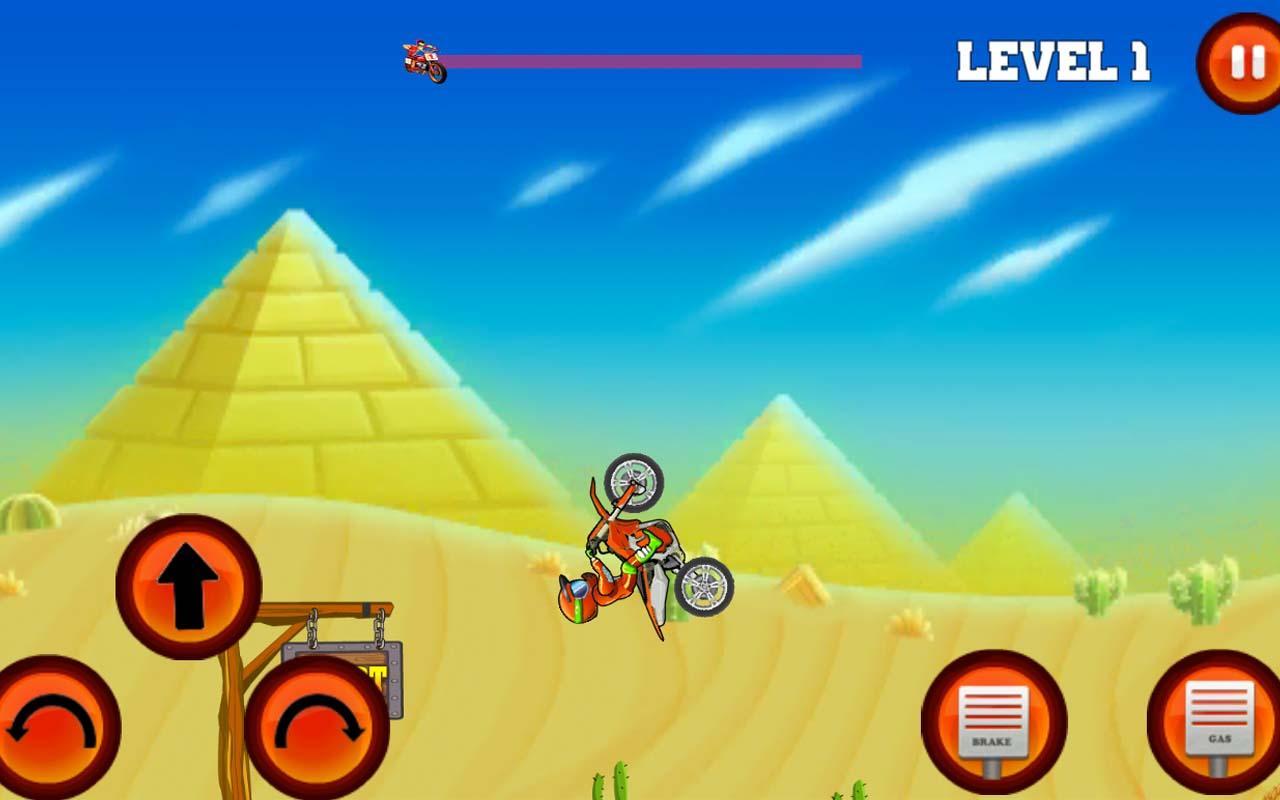Image resolution: width=1280 pixels, height=800 pixels.
Task: Click the LEVEL 1 text label
Action: tap(1055, 60)
